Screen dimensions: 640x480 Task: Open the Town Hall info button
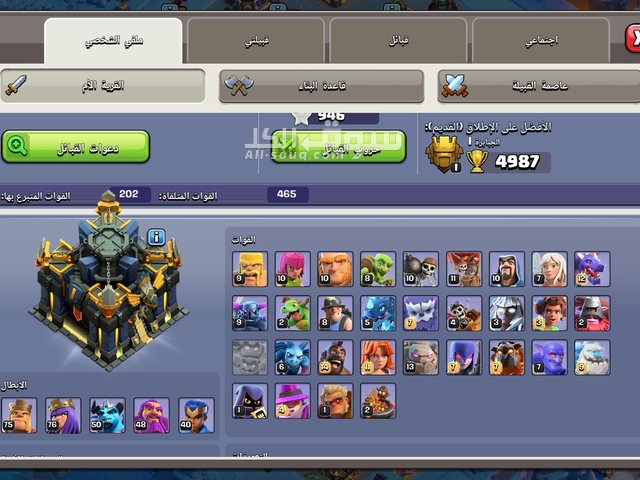pos(156,237)
